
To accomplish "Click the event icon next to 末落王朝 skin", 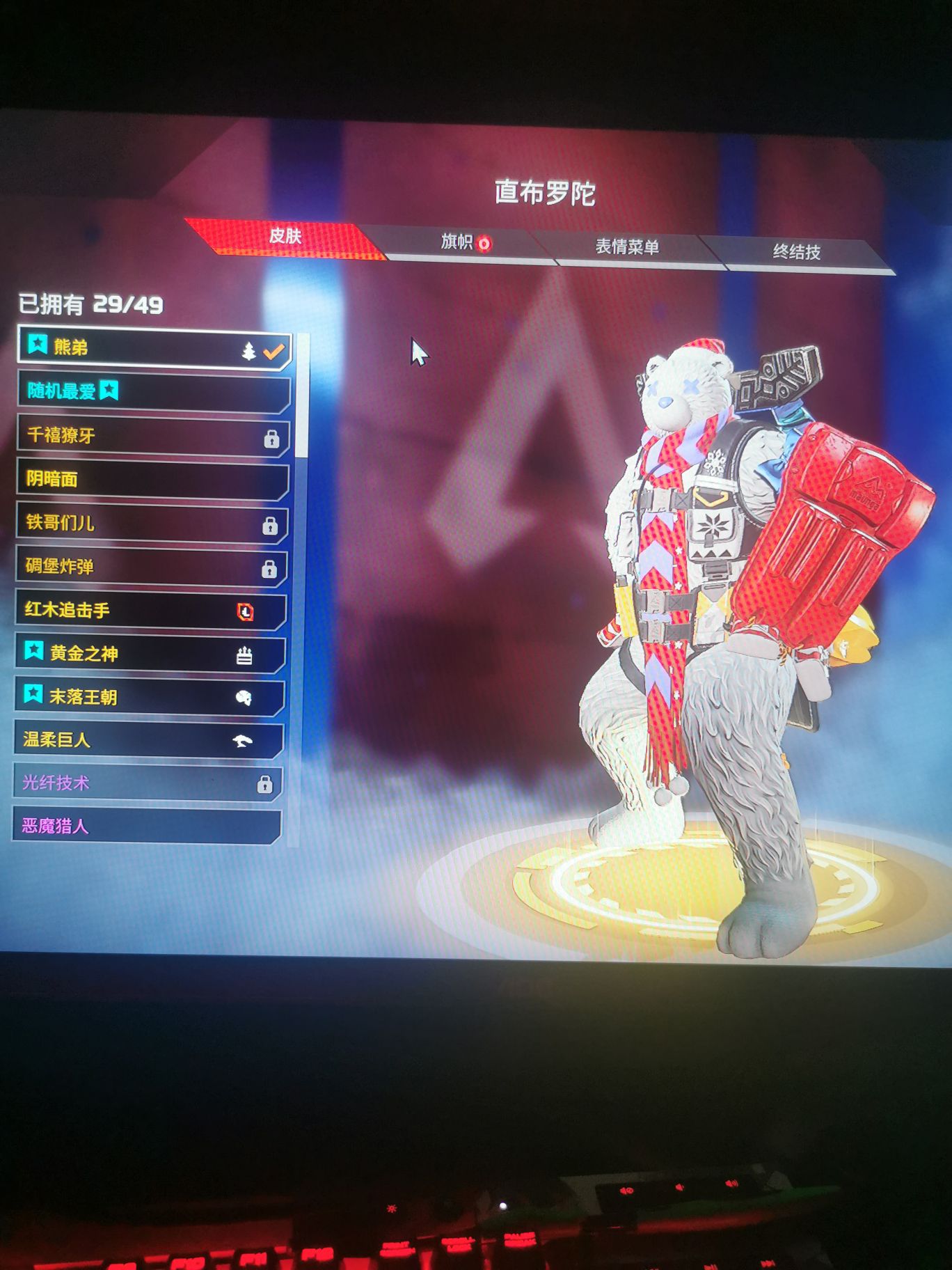I will 244,696.
